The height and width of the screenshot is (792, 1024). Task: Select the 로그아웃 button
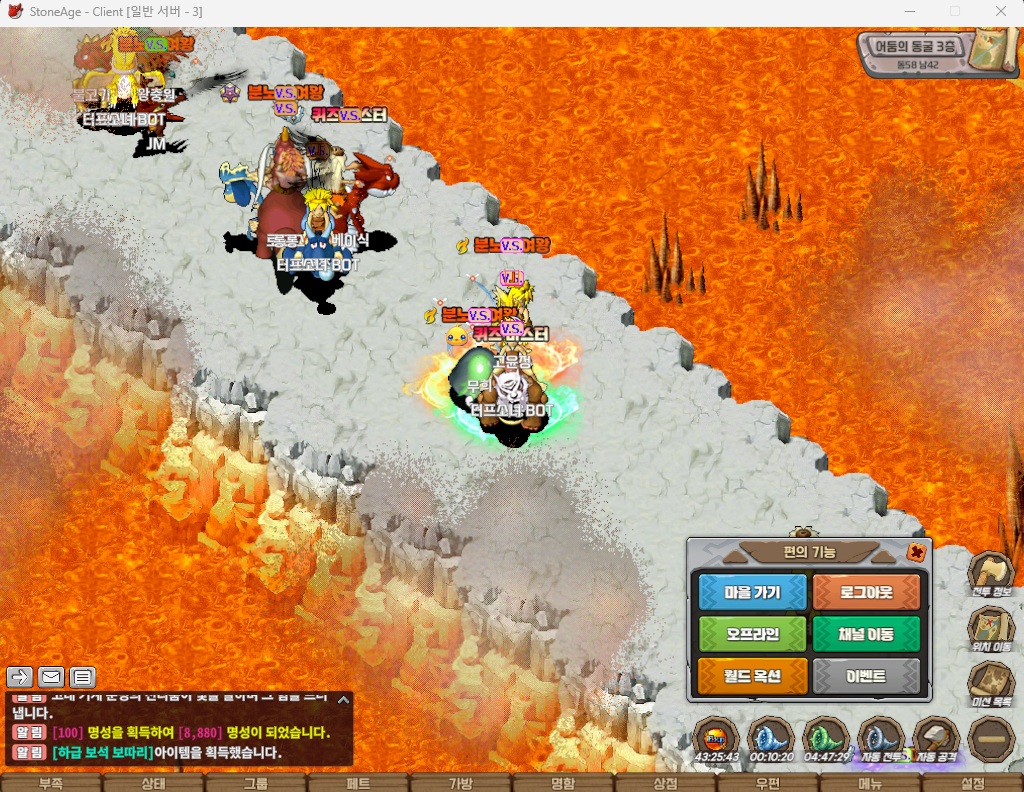coord(866,592)
